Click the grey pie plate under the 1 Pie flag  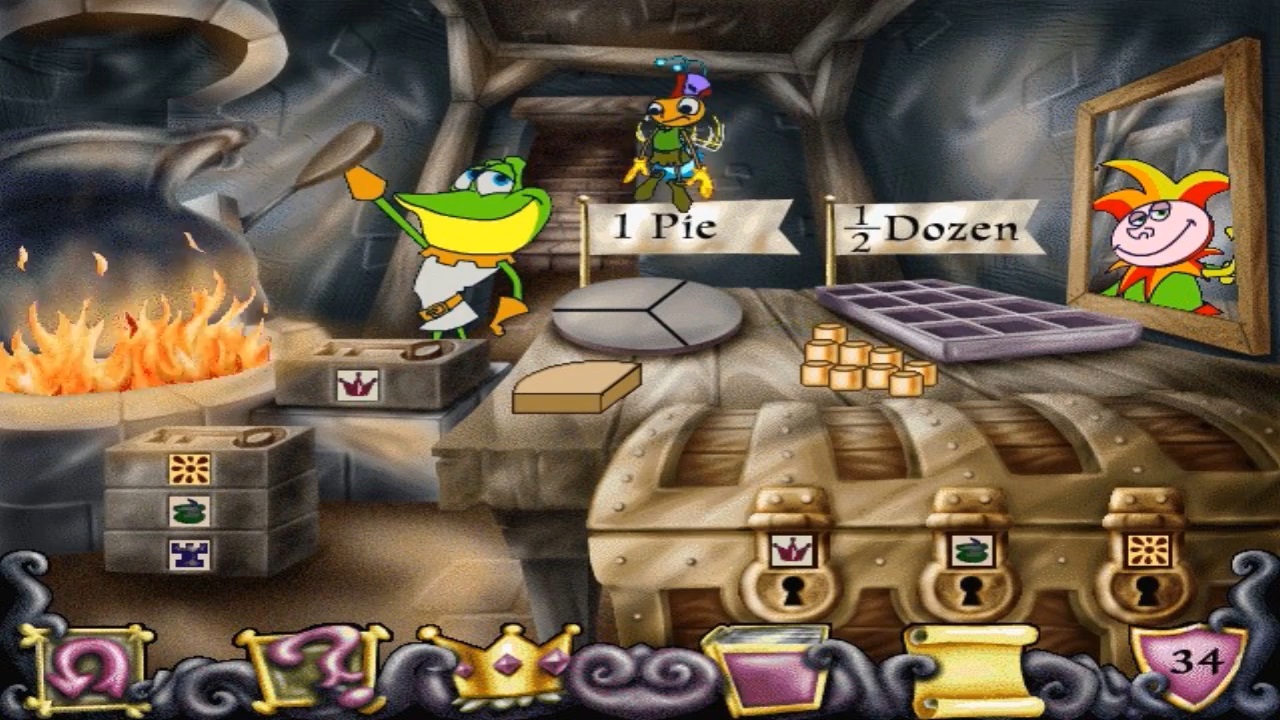tap(648, 314)
